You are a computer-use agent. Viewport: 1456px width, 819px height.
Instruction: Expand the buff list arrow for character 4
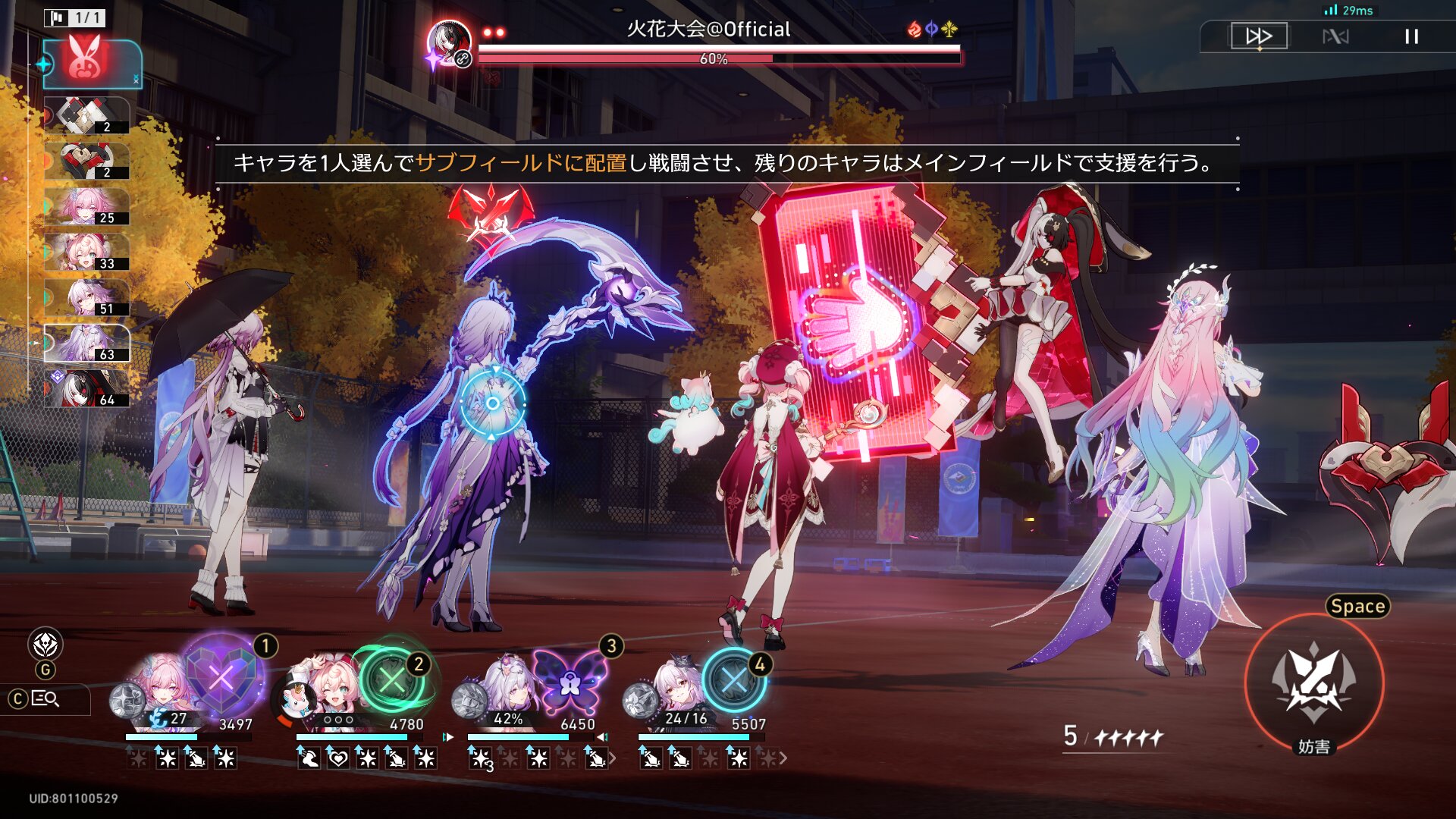pyautogui.click(x=783, y=758)
